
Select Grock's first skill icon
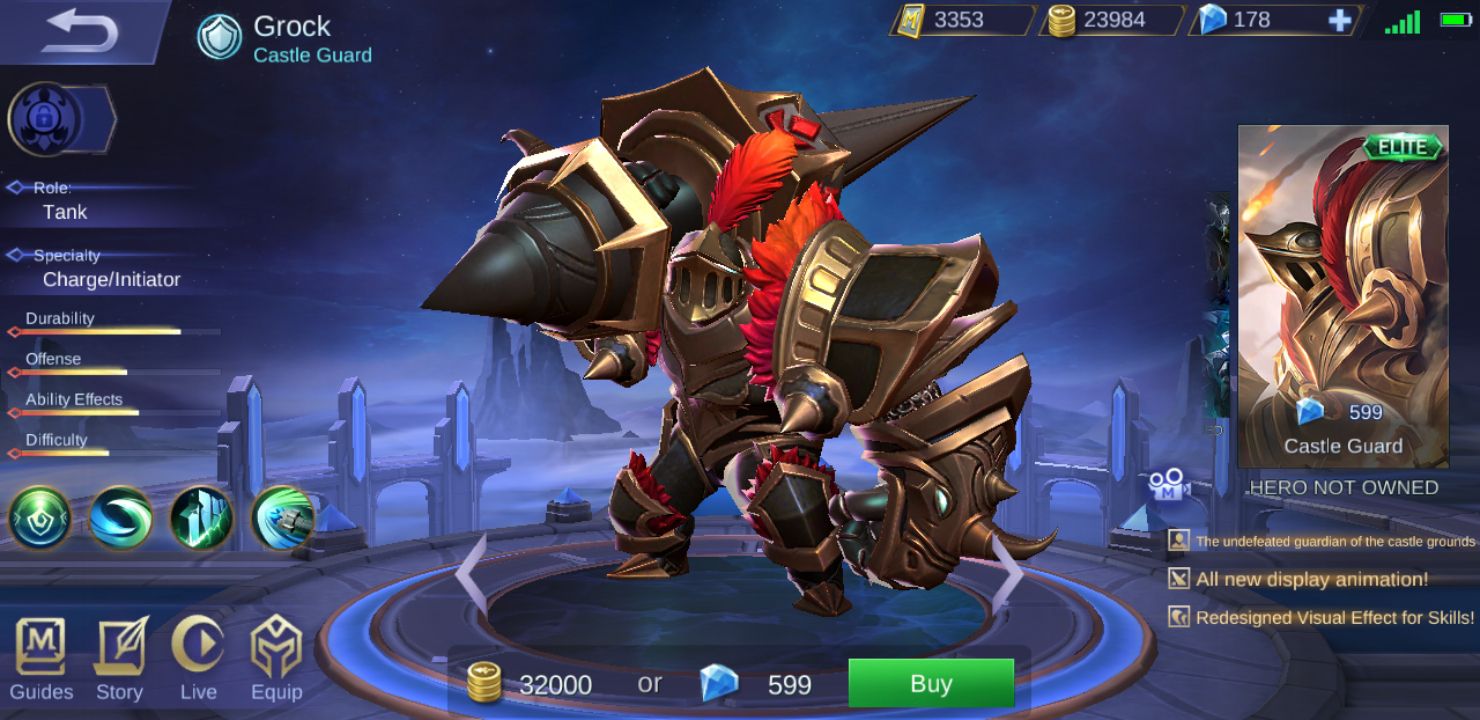[39, 519]
